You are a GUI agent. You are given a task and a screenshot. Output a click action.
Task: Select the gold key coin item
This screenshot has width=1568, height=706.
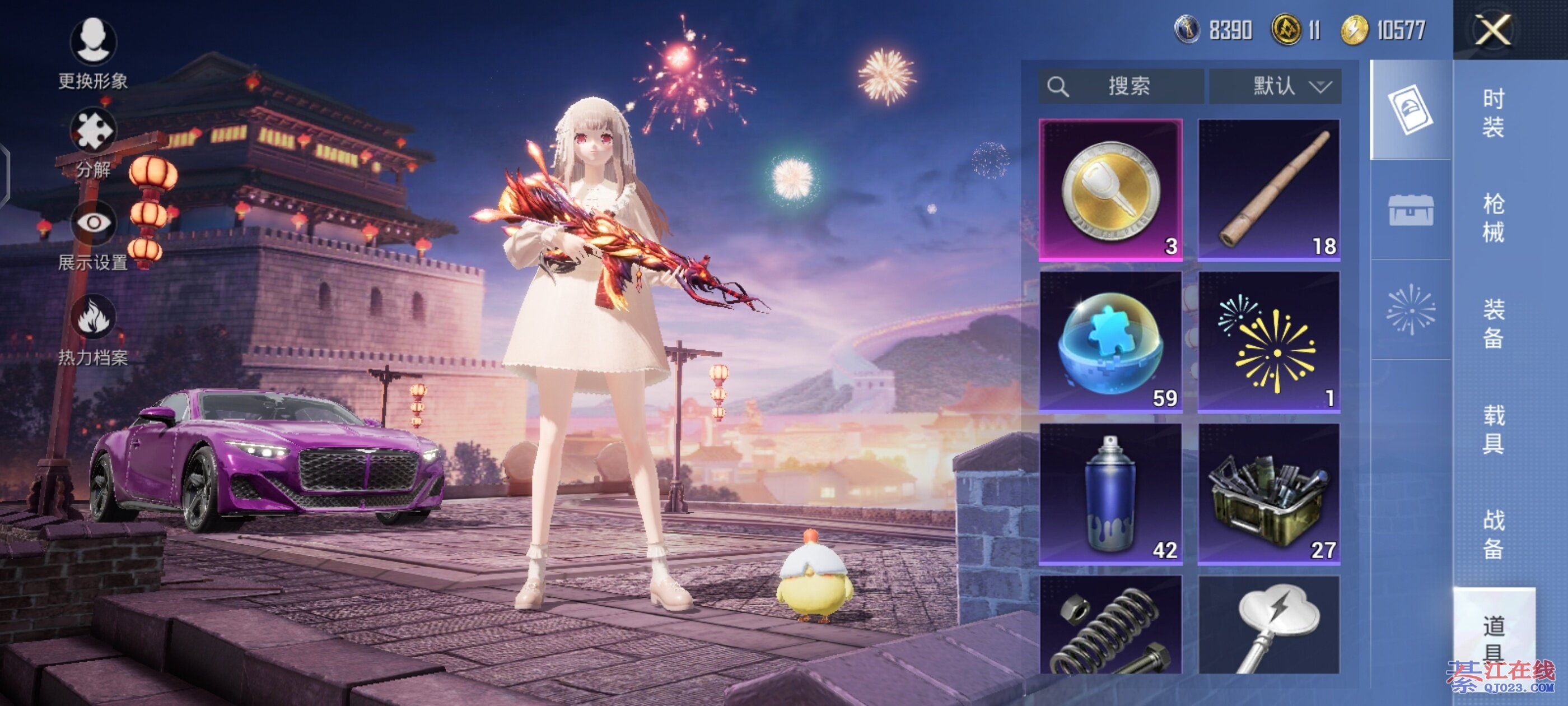1110,189
